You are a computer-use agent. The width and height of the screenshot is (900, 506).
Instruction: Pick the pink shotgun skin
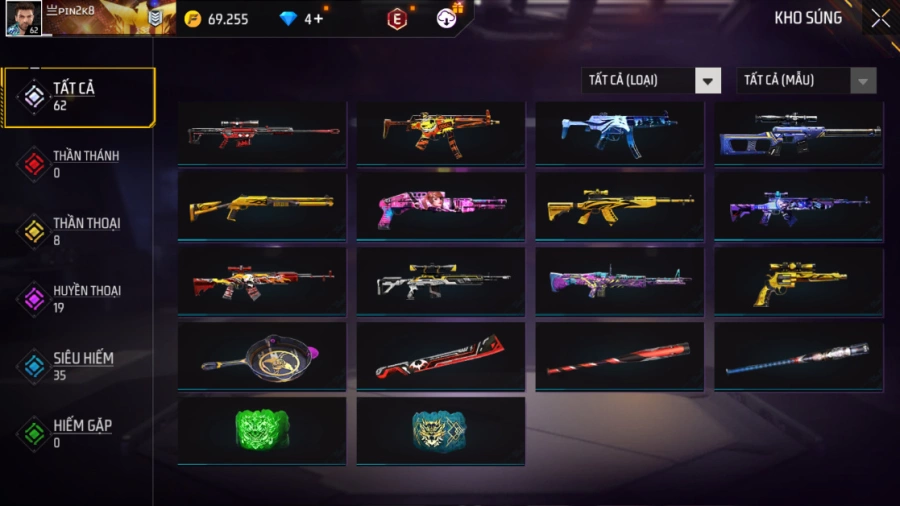click(x=440, y=207)
